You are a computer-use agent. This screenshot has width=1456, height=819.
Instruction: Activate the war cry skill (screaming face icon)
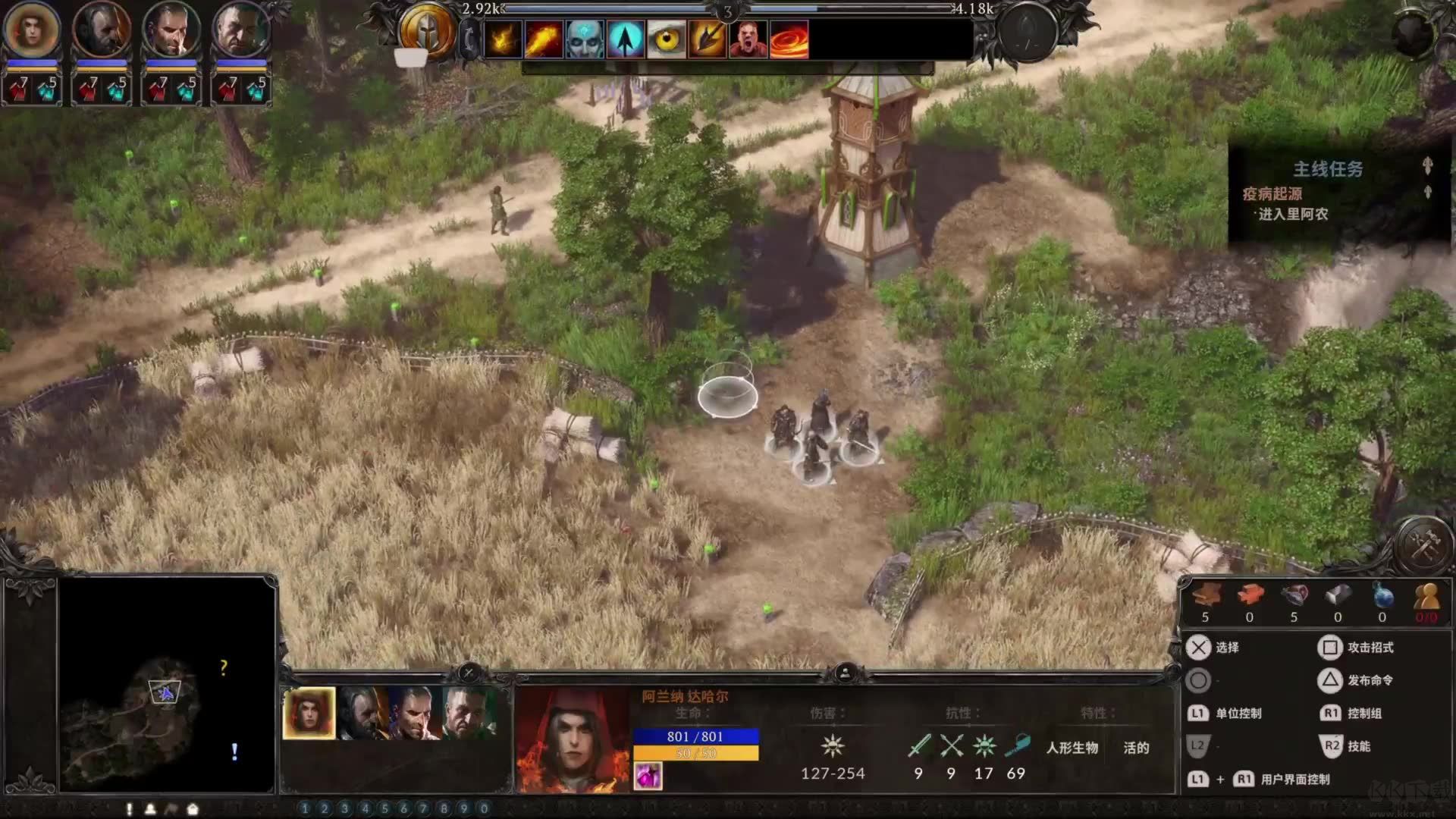[x=749, y=39]
